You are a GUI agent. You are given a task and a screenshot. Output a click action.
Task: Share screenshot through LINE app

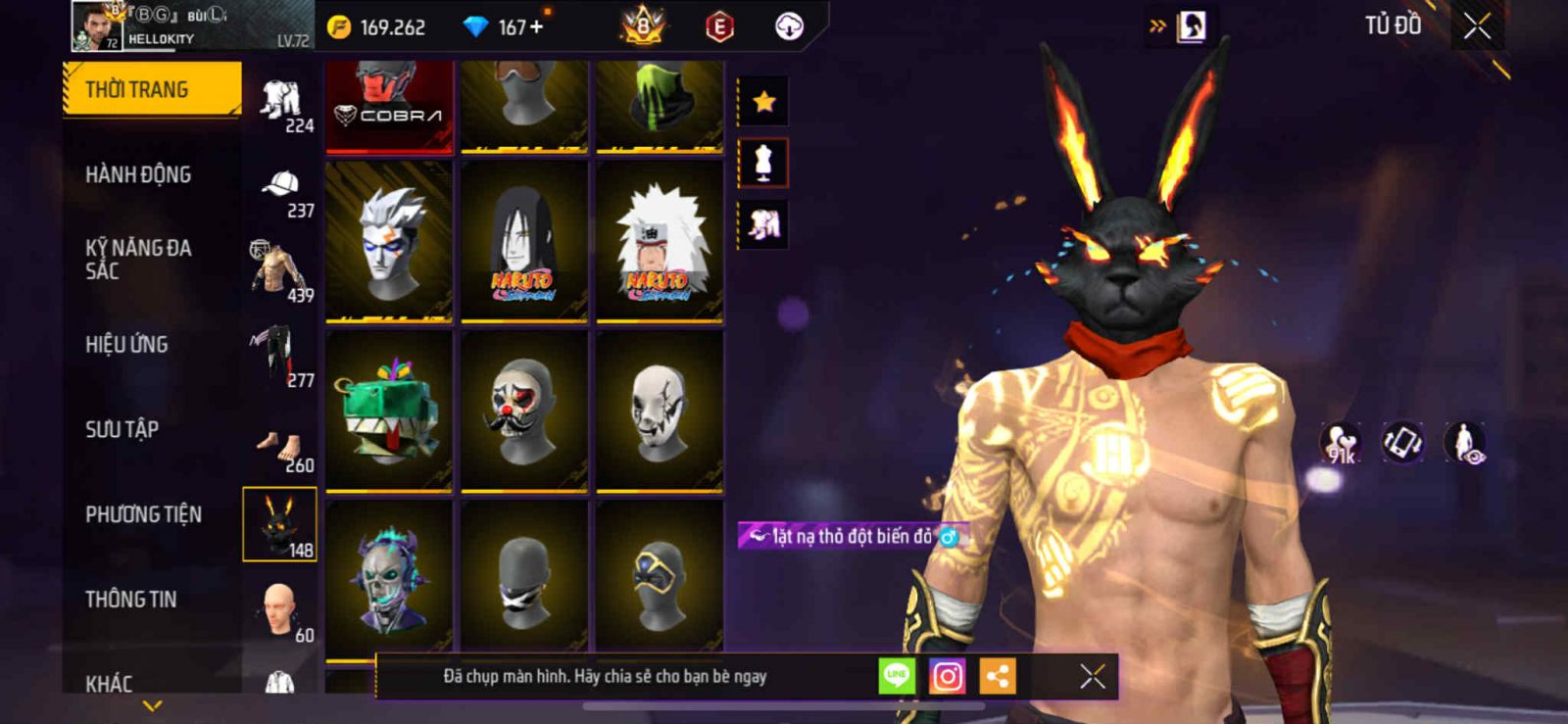(896, 676)
